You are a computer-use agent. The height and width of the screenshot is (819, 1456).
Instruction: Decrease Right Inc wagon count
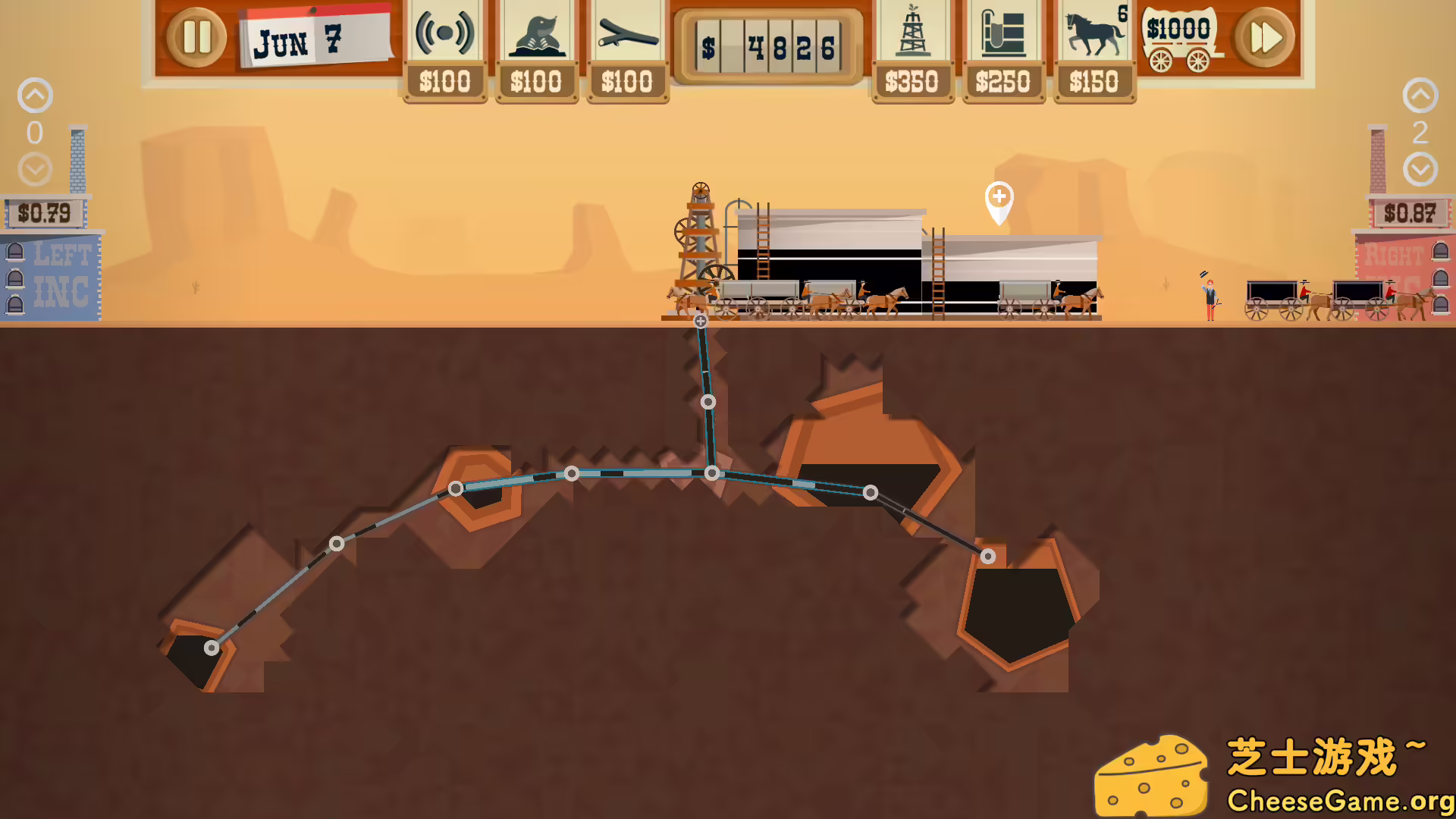coord(1420,169)
